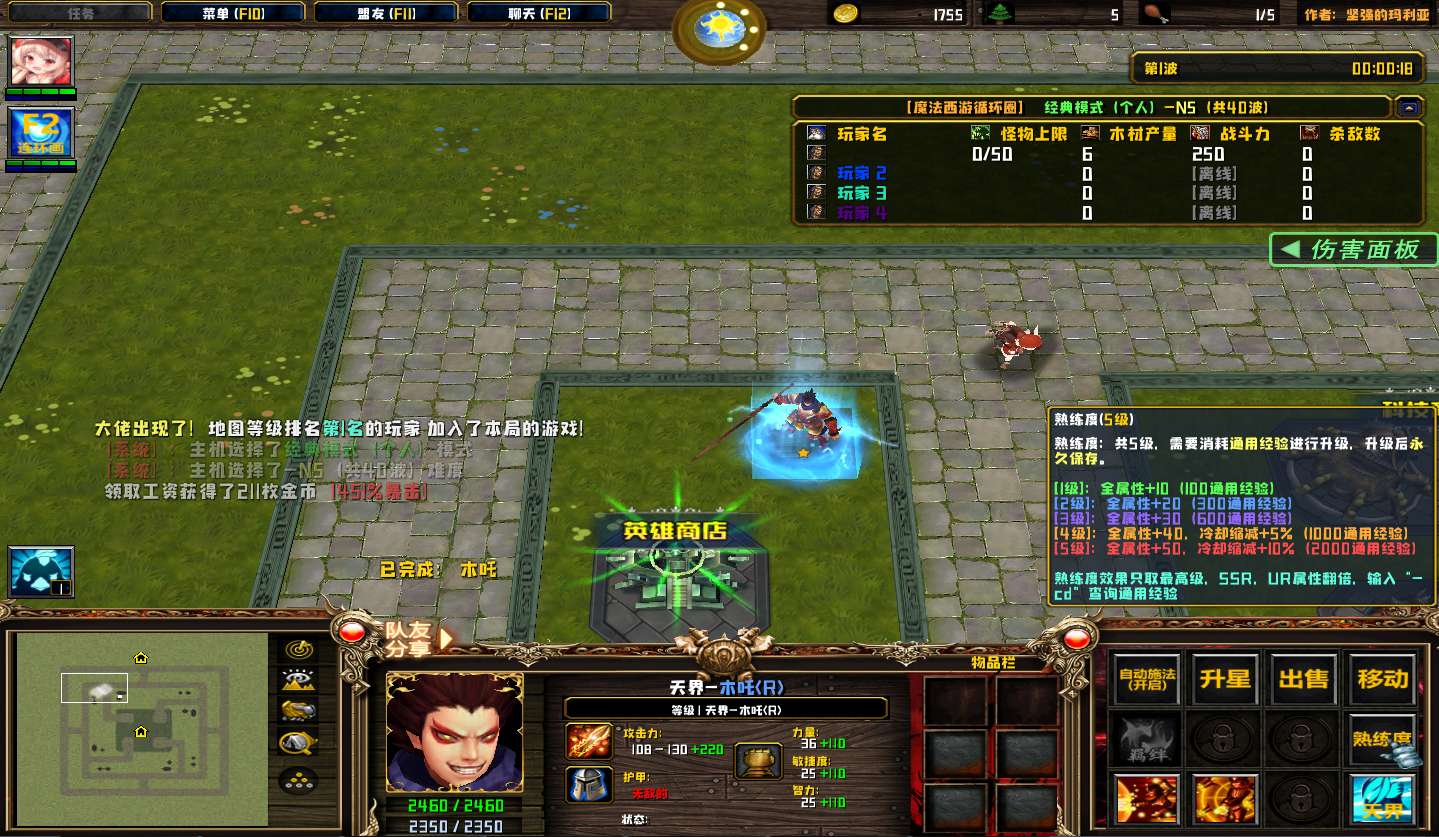The height and width of the screenshot is (837, 1439).
Task: Toggle the 自动施法 auto-cast button
Action: pyautogui.click(x=1147, y=680)
